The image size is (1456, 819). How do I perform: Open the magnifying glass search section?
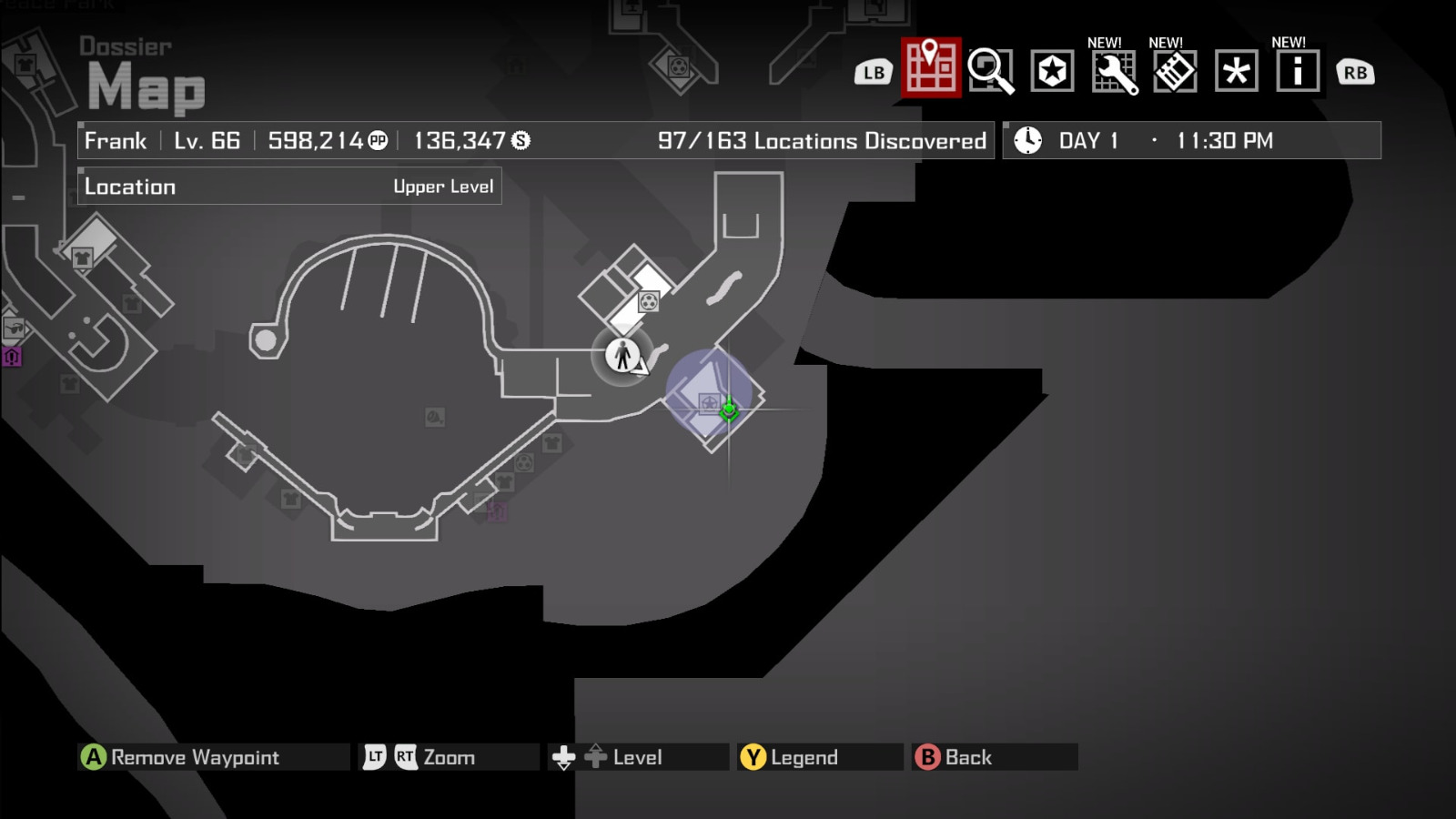991,70
